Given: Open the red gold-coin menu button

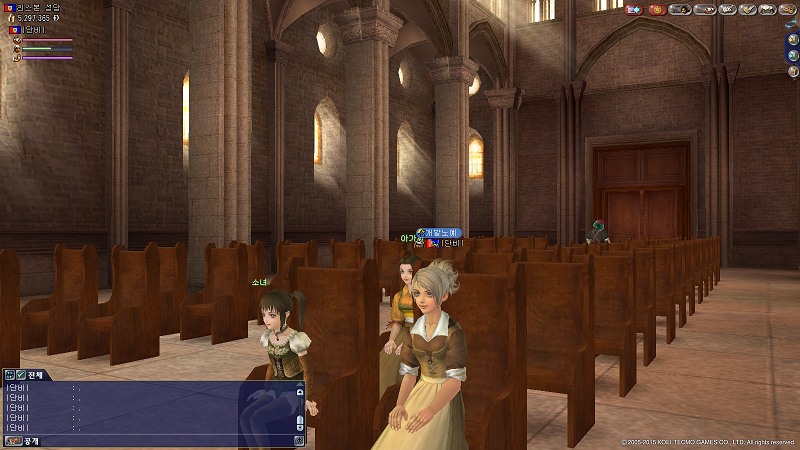Looking at the screenshot, I should (657, 9).
